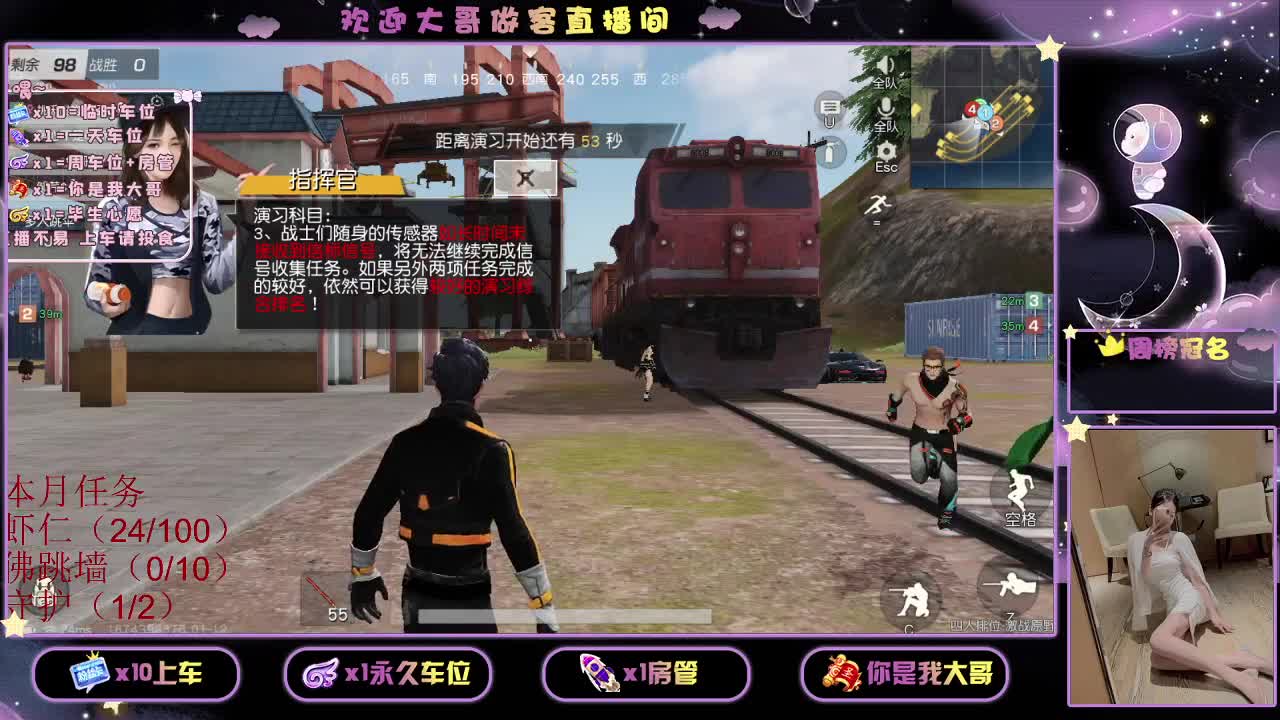1280x720 pixels.
Task: Click the crouch icon near bottom right
Action: point(915,596)
